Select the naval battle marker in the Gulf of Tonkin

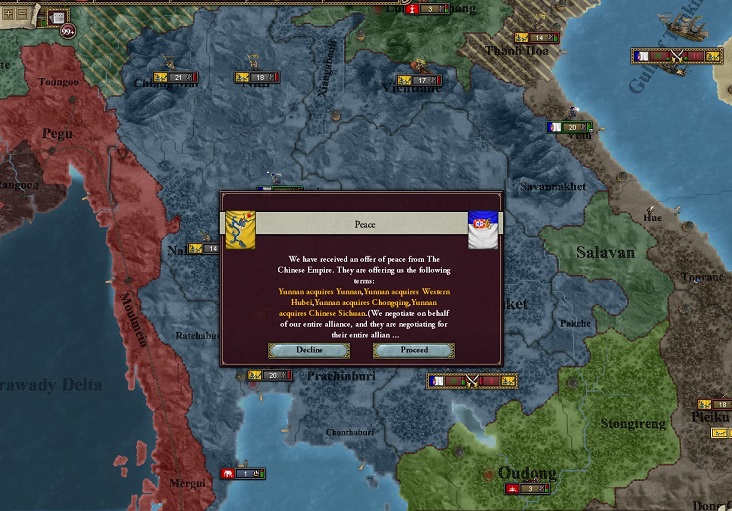[676, 56]
